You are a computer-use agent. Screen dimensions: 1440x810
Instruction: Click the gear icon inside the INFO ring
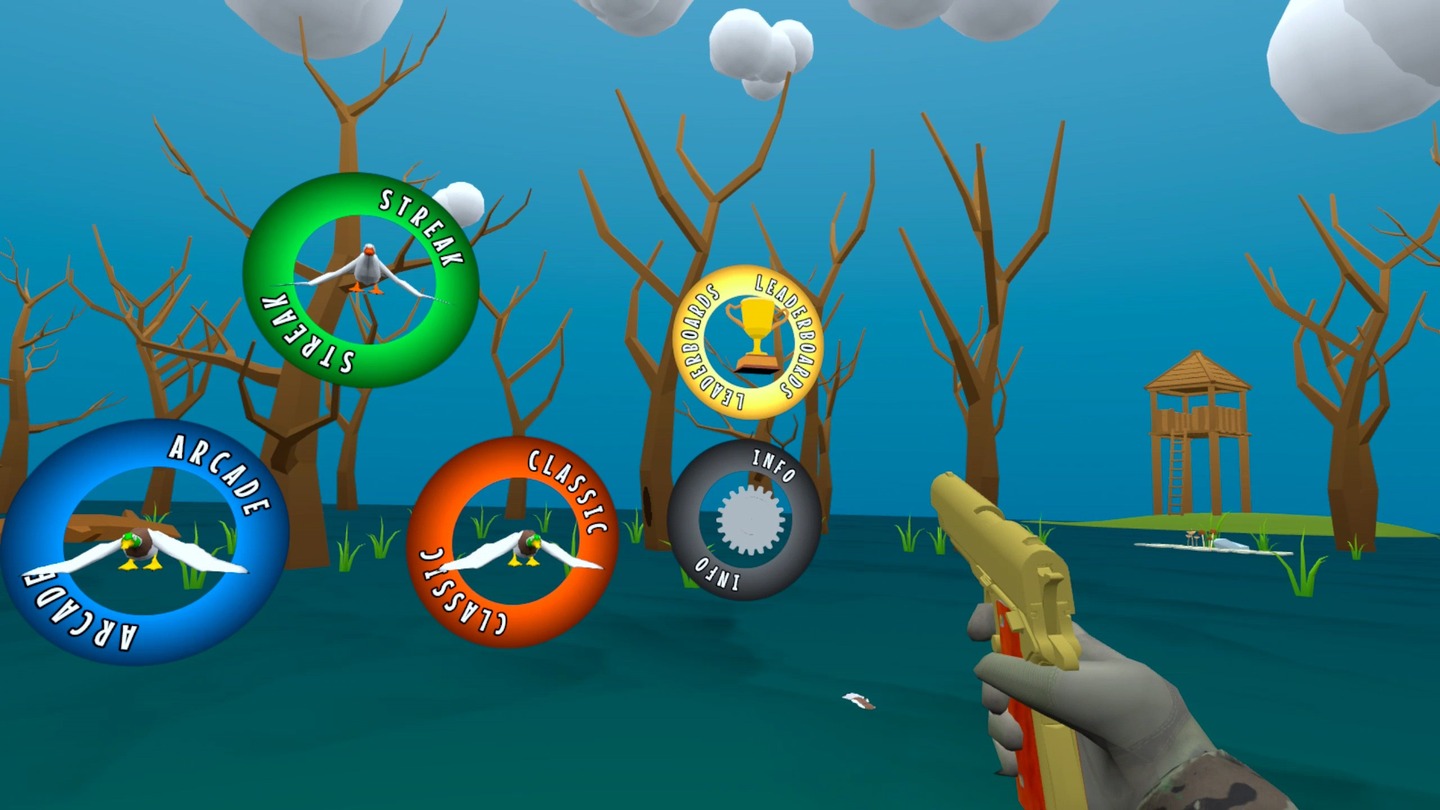[x=751, y=520]
